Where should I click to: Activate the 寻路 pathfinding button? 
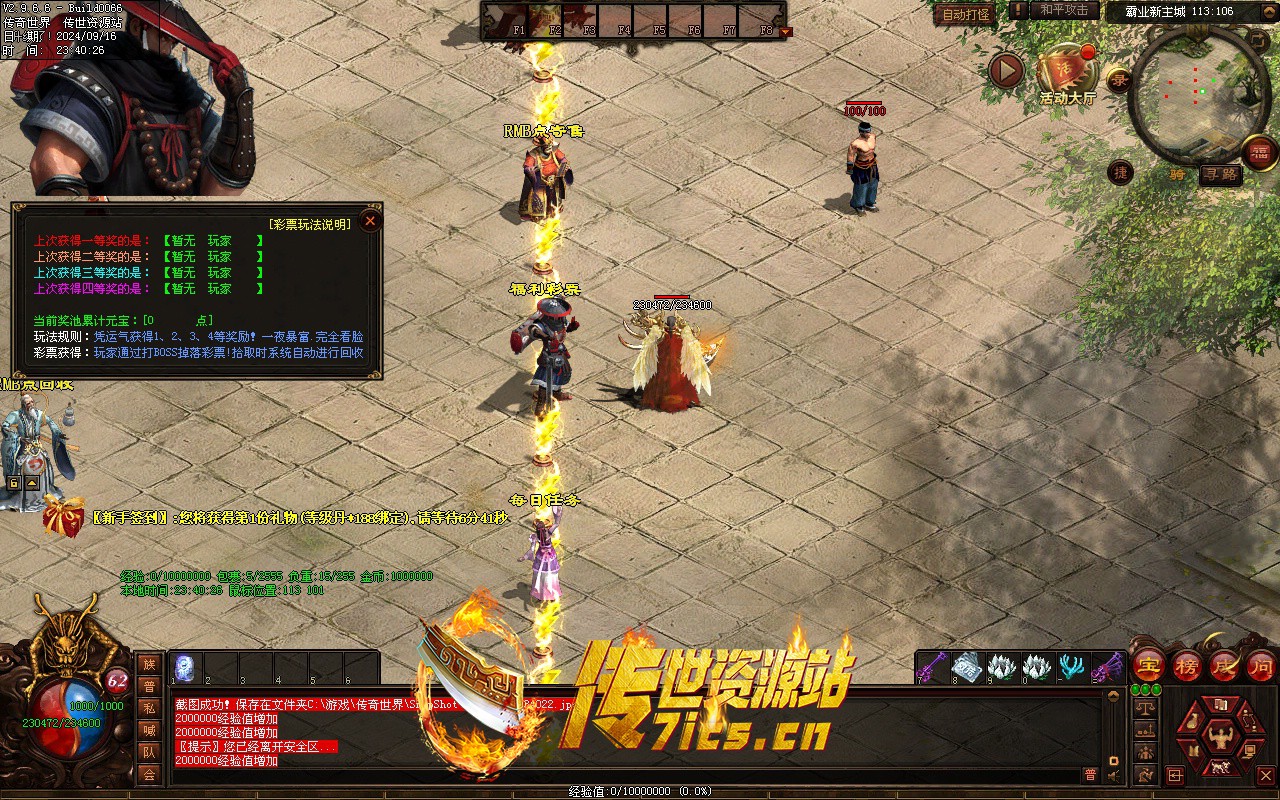pyautogui.click(x=1220, y=174)
